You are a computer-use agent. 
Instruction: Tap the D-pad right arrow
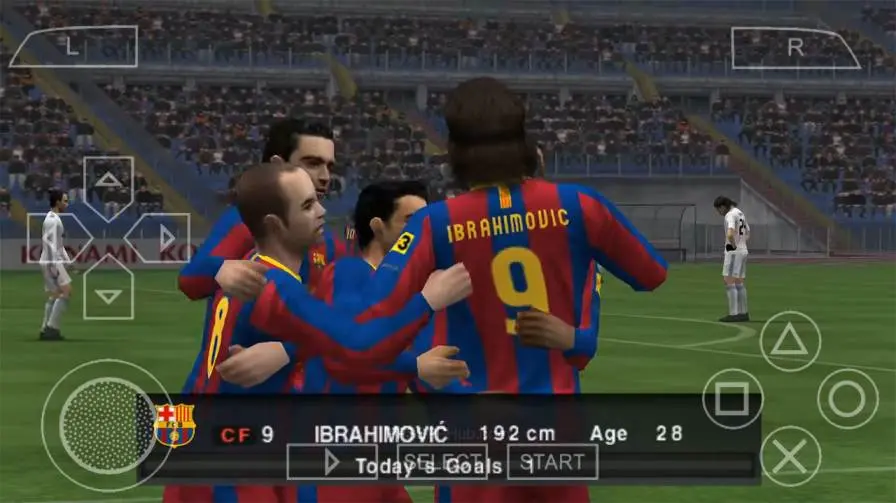pyautogui.click(x=164, y=238)
